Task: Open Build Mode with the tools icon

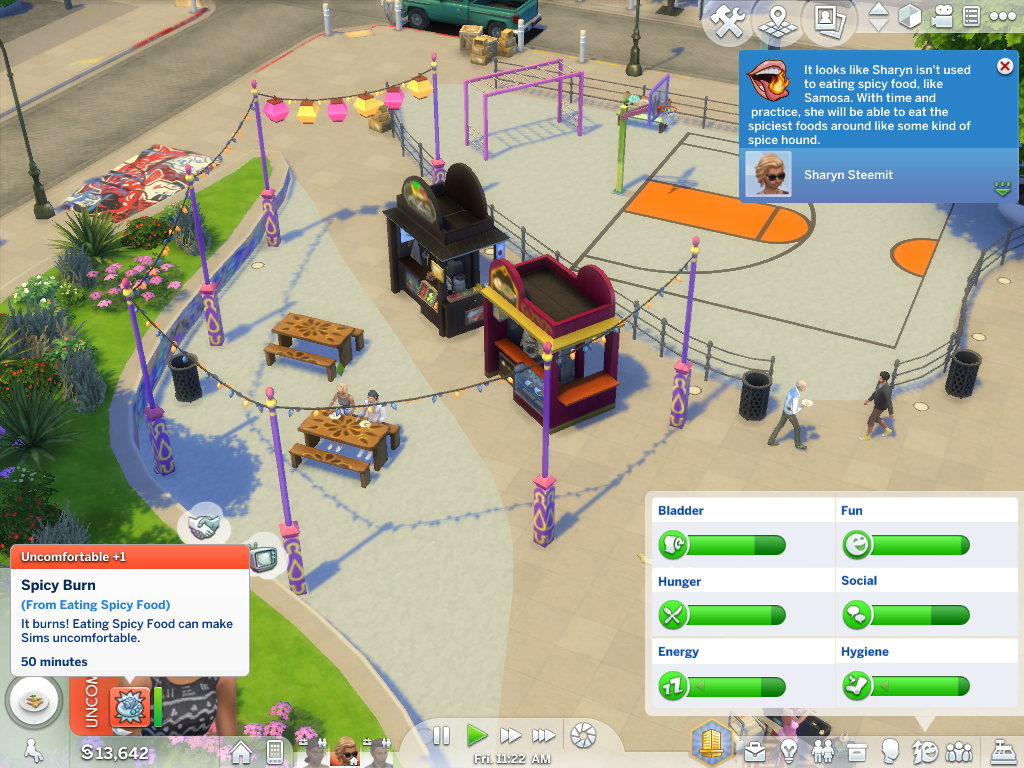Action: (x=729, y=21)
